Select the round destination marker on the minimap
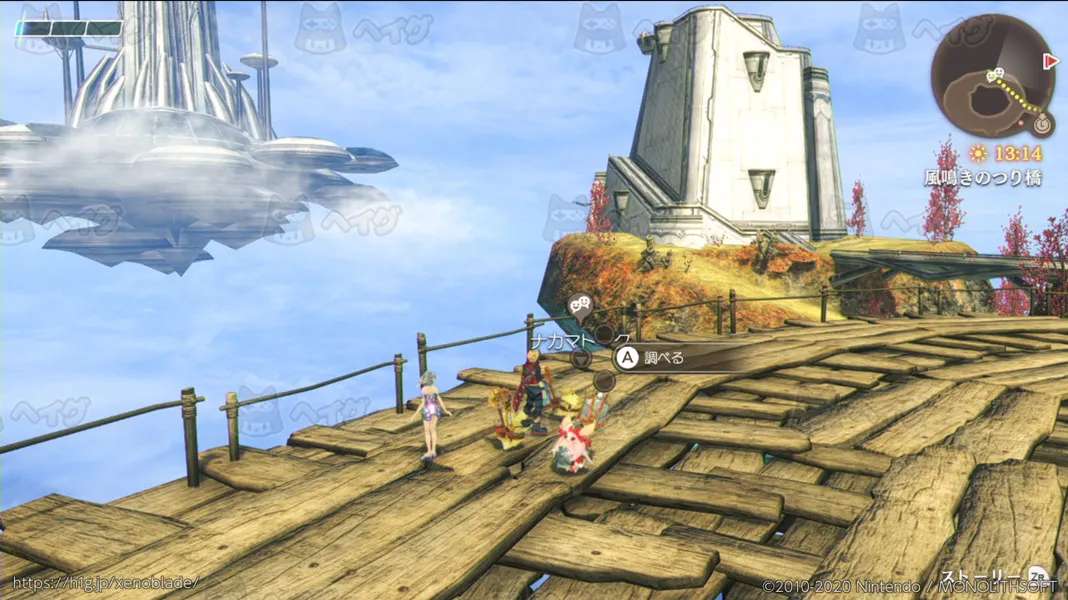The width and height of the screenshot is (1068, 600). click(x=1041, y=124)
